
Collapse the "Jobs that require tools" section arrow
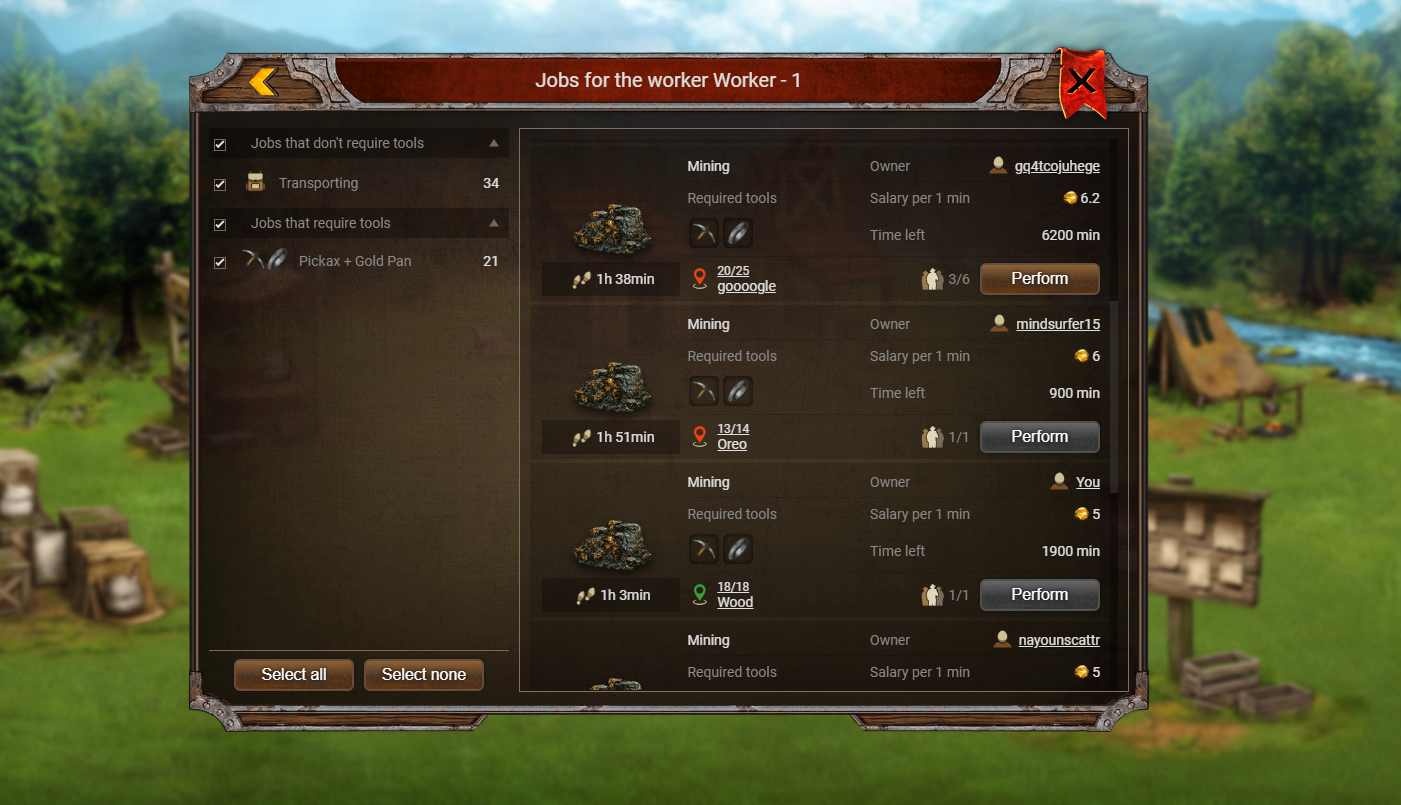point(493,223)
